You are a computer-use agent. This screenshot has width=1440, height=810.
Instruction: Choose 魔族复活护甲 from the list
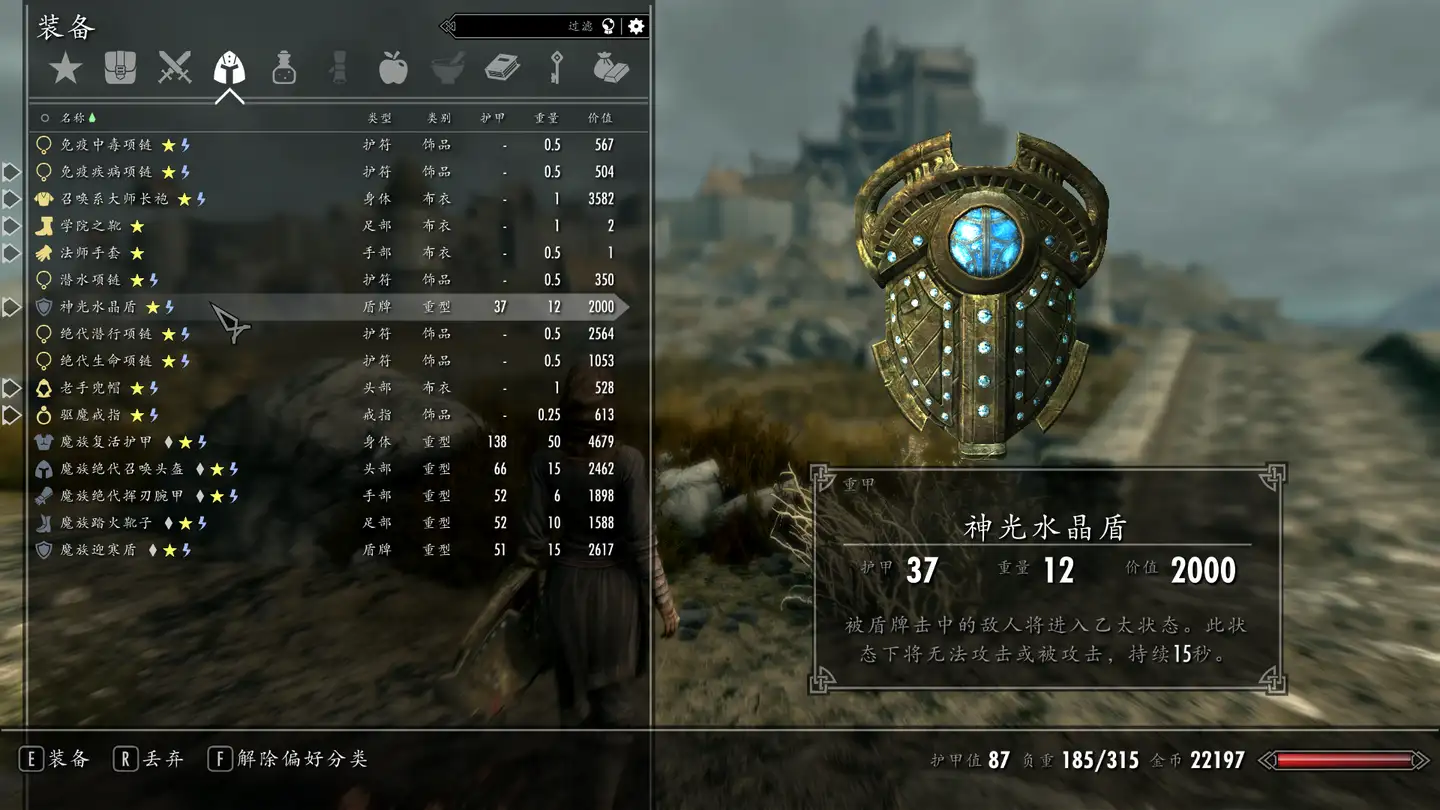click(x=107, y=442)
